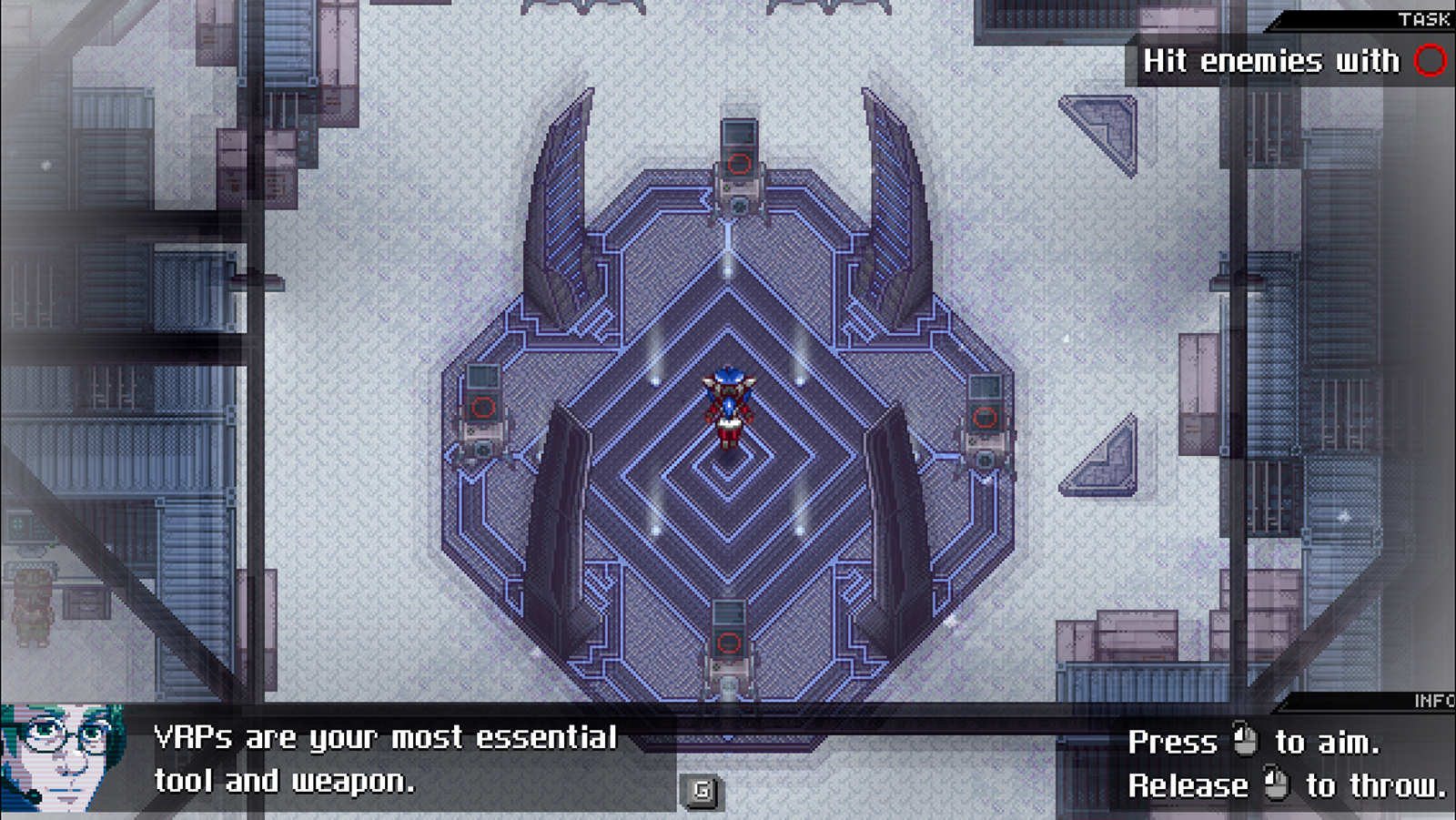
Task: Click the red VRP ball icon in the task text
Action: [x=1431, y=61]
